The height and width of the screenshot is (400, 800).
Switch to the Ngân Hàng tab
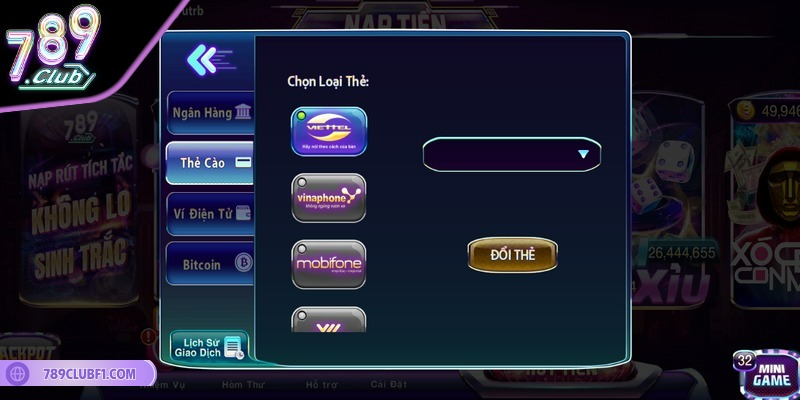pyautogui.click(x=209, y=113)
